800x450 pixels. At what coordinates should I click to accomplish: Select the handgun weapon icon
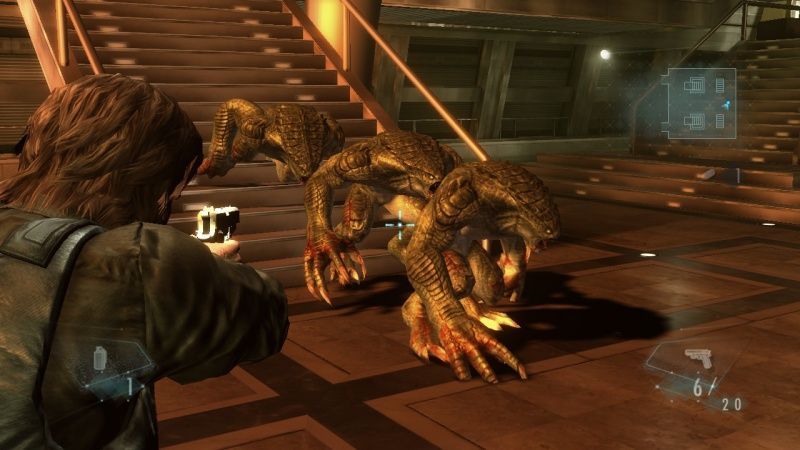(x=698, y=358)
